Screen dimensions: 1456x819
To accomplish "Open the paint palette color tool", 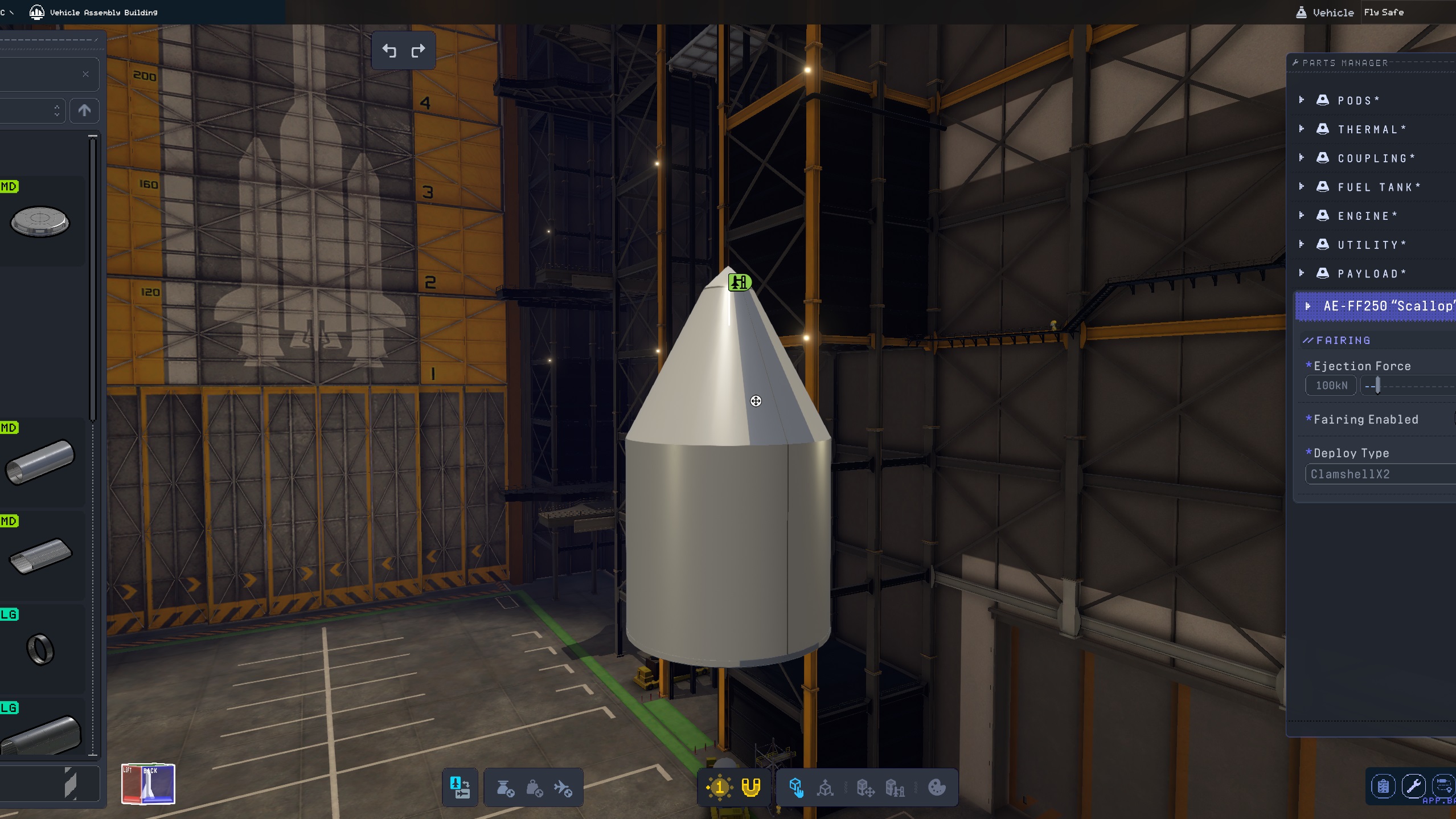I will point(937,788).
